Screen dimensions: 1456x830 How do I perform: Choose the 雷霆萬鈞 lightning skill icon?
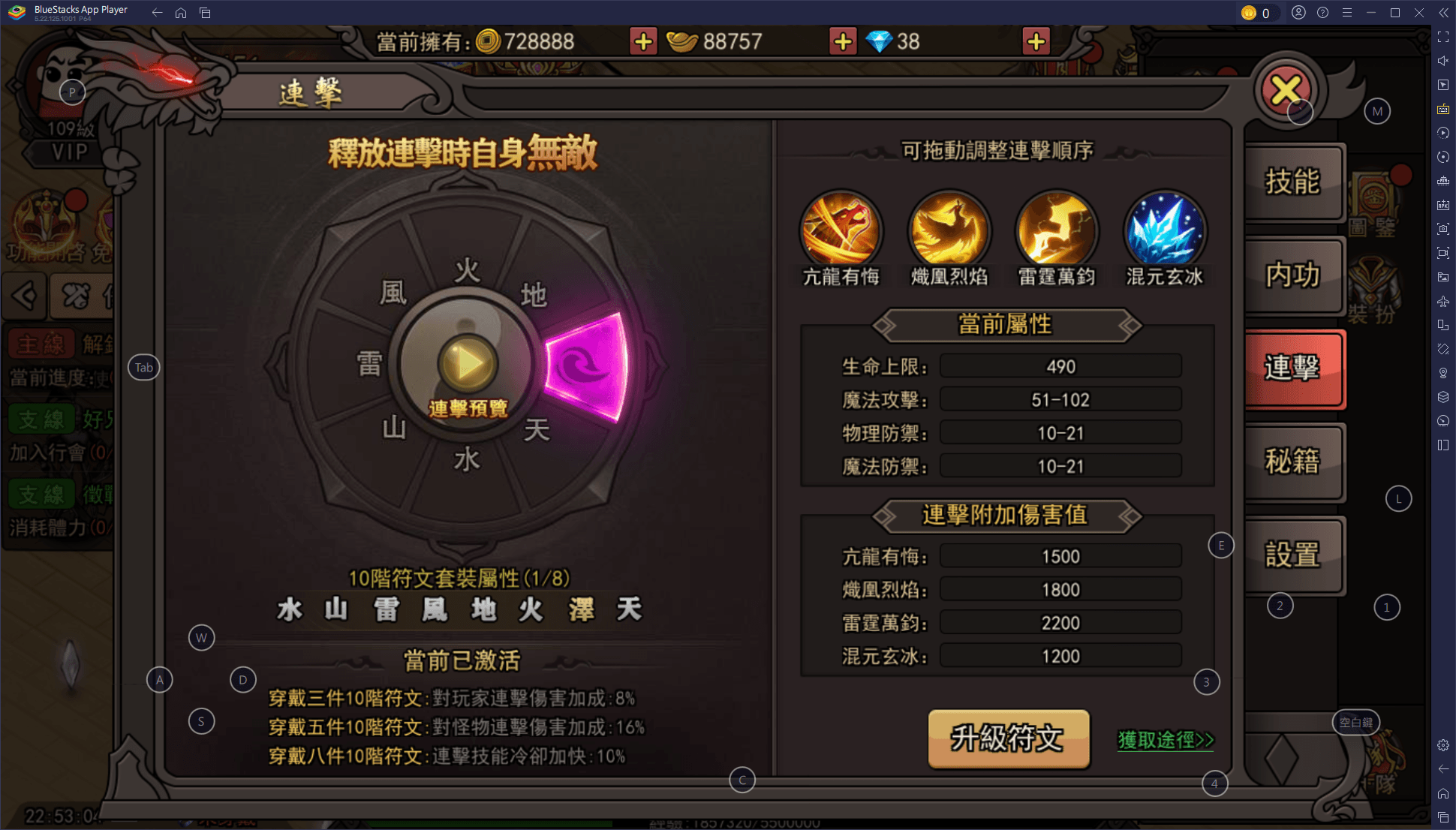[1057, 230]
